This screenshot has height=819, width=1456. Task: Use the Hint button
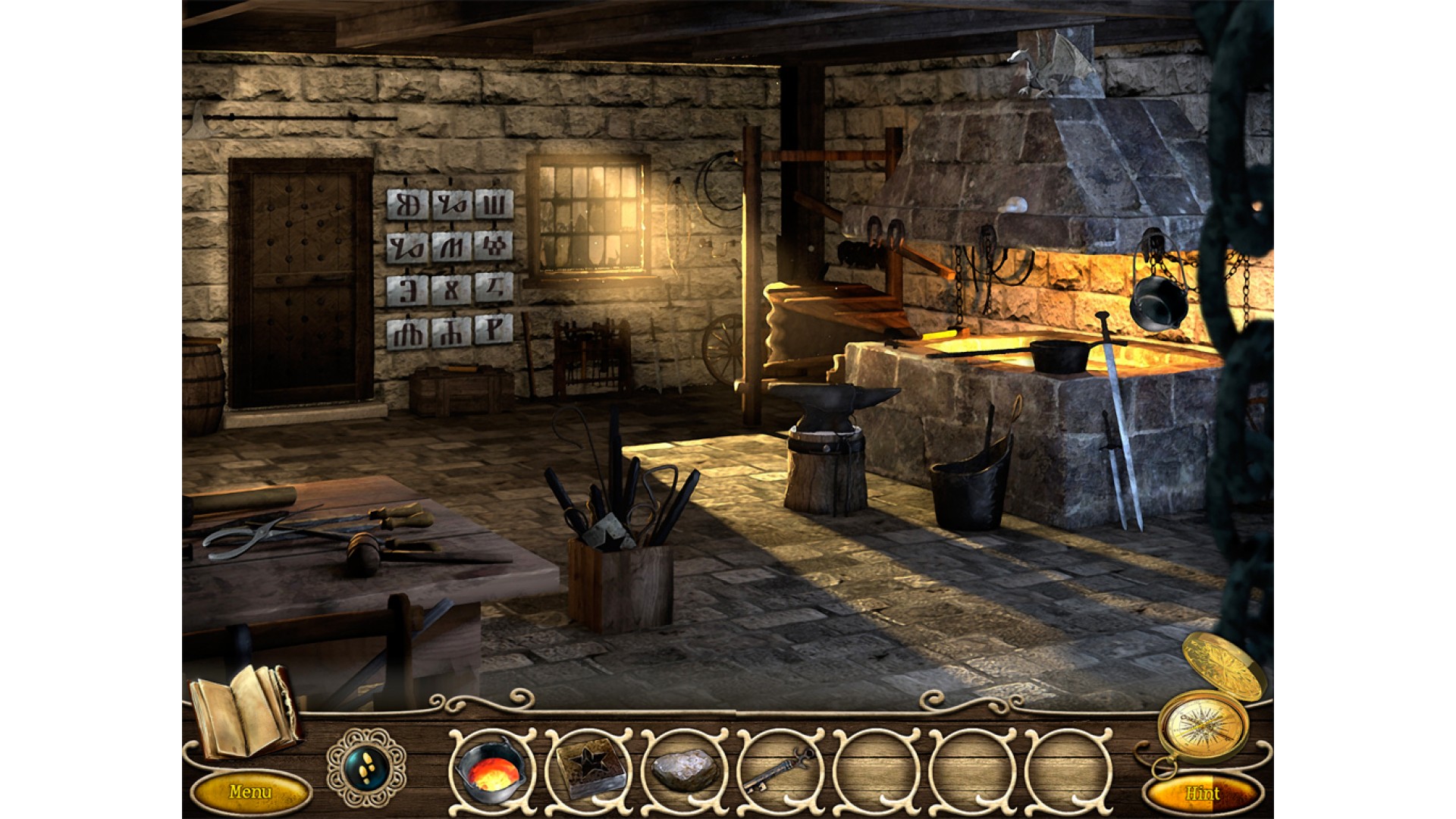pos(1202,794)
